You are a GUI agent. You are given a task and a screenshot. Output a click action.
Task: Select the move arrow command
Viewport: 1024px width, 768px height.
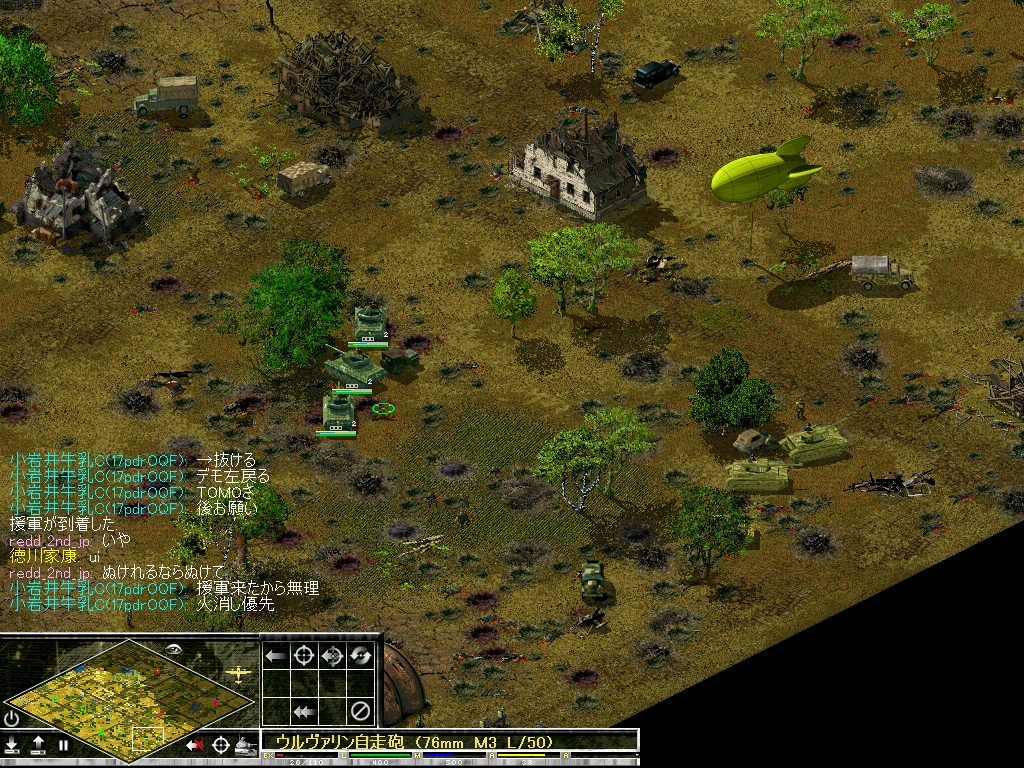tap(275, 656)
